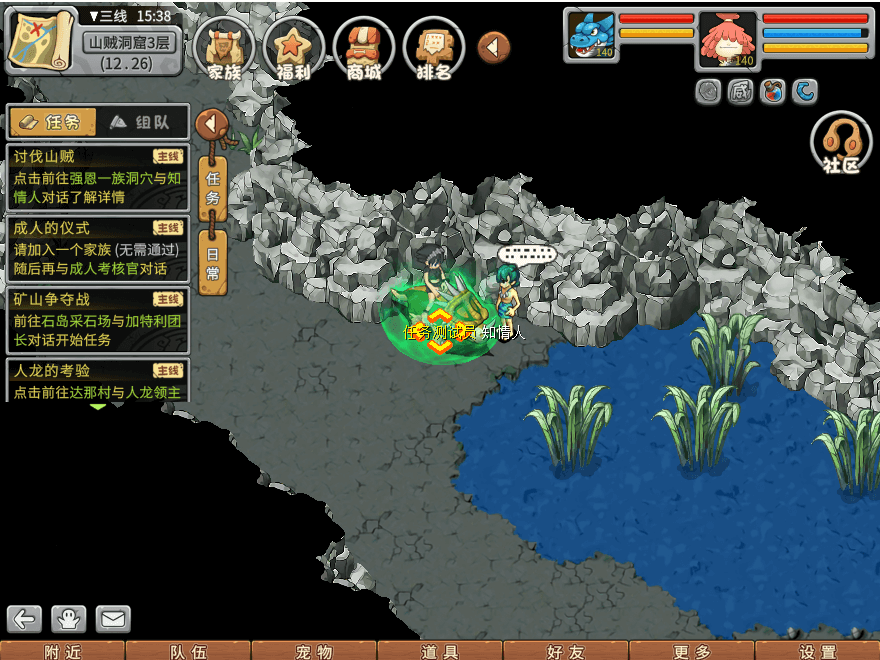
Task: Open the 矿山争夺战 quest entry
Action: [97, 319]
